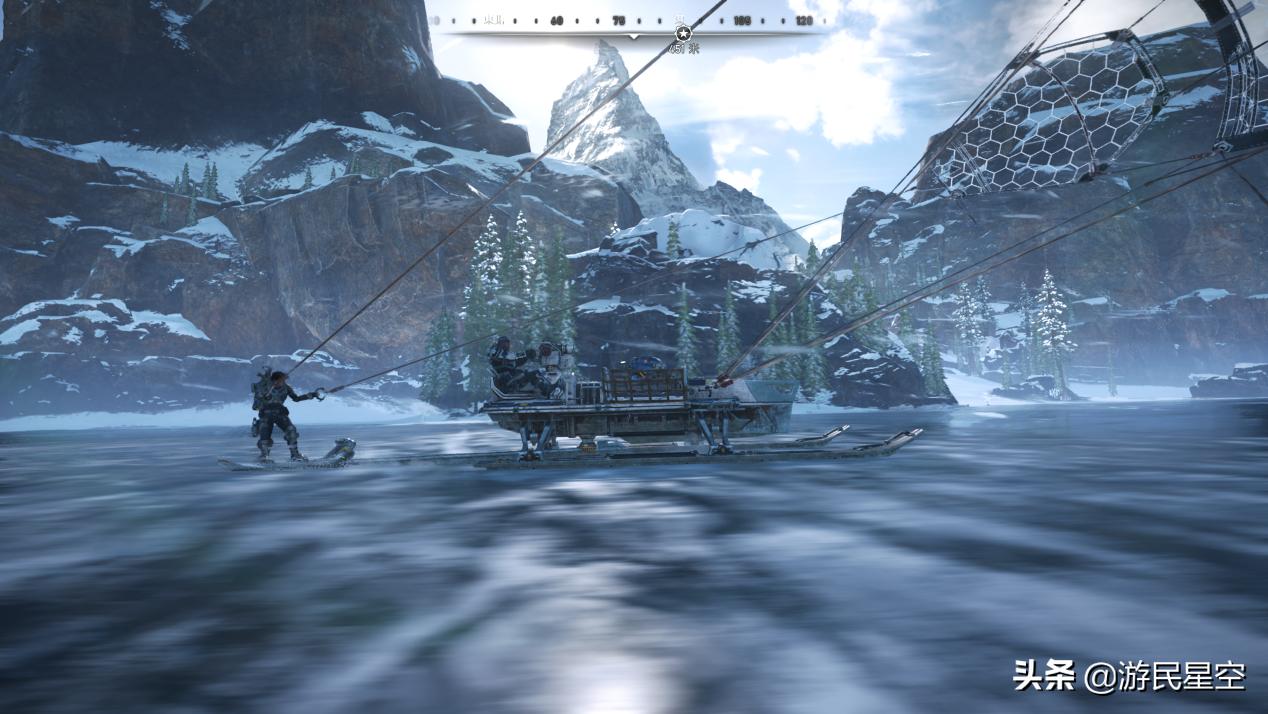Screen dimensions: 1268x714
Task: Click the star objective marker on the compass
Action: (x=684, y=33)
